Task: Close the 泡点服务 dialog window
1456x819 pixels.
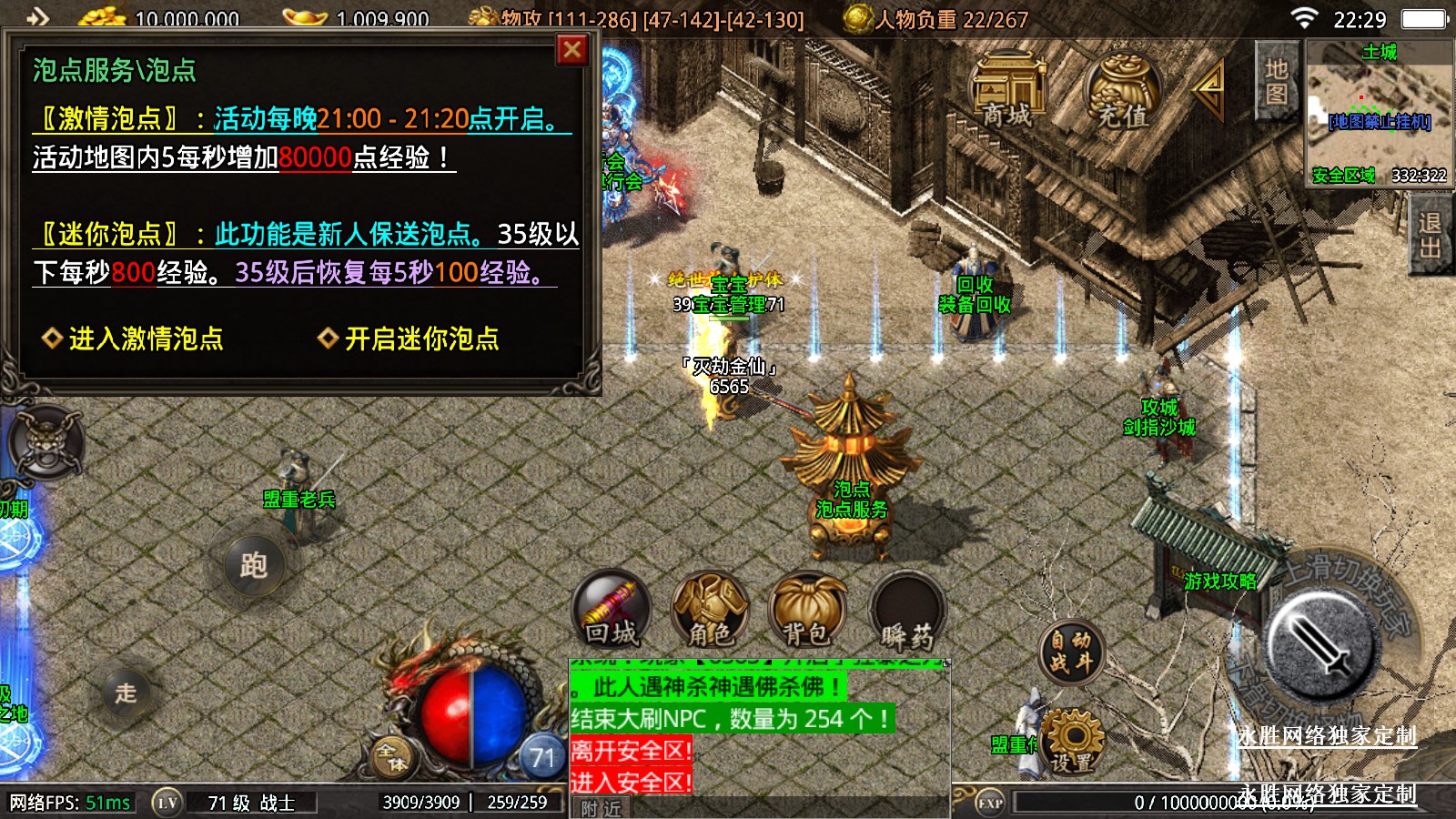Action: 571,50
